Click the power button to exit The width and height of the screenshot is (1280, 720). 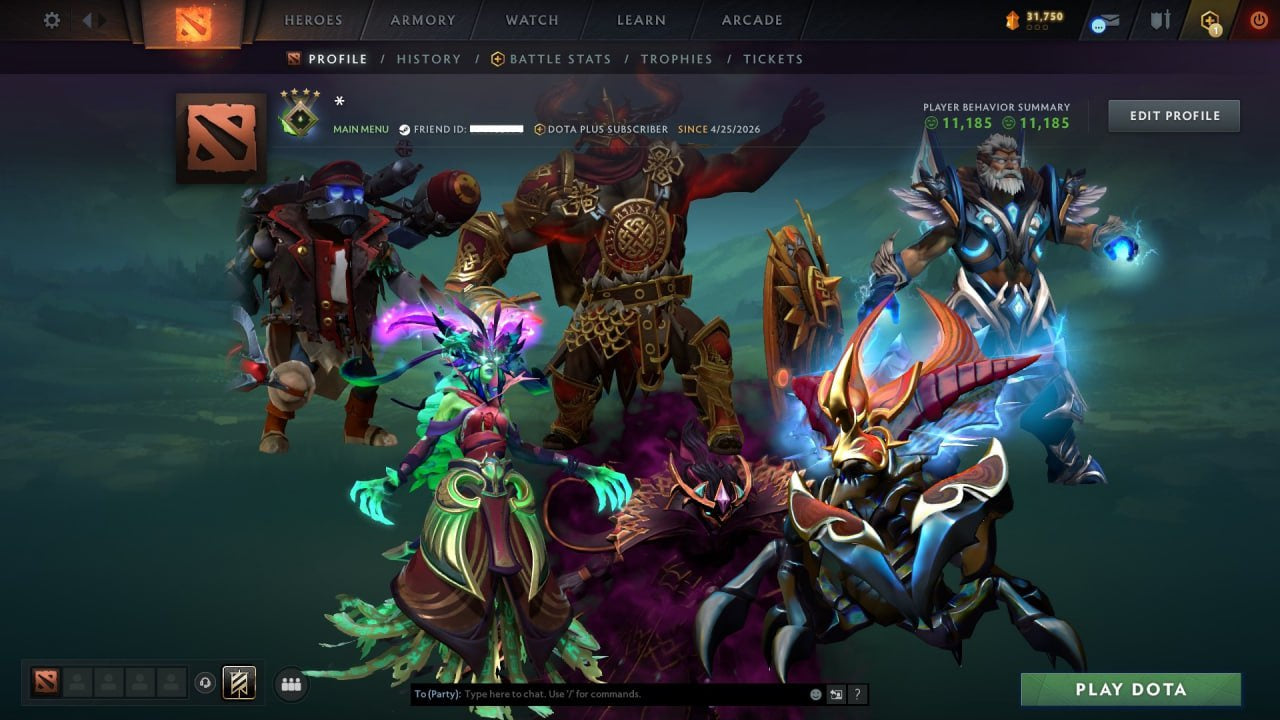(x=1259, y=19)
